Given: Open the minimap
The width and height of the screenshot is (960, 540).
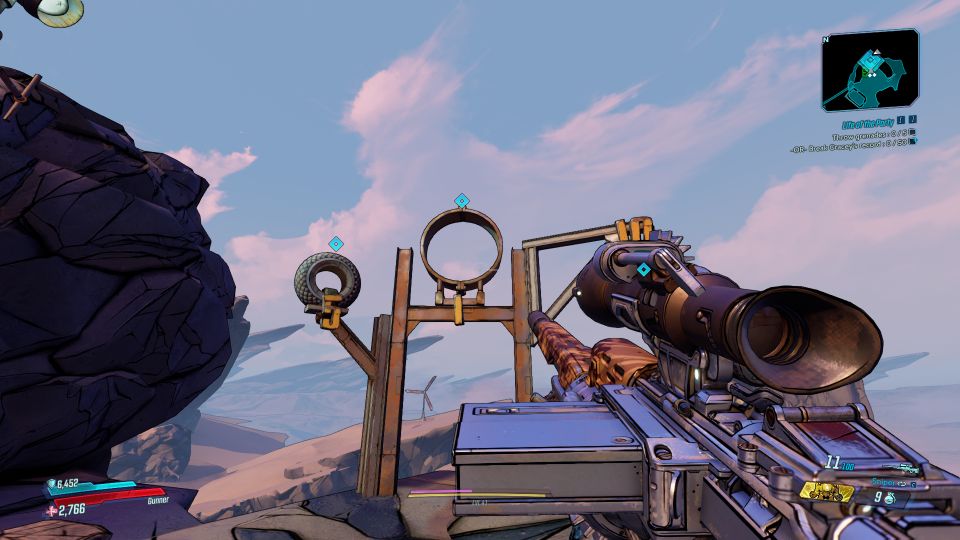Looking at the screenshot, I should point(869,68).
